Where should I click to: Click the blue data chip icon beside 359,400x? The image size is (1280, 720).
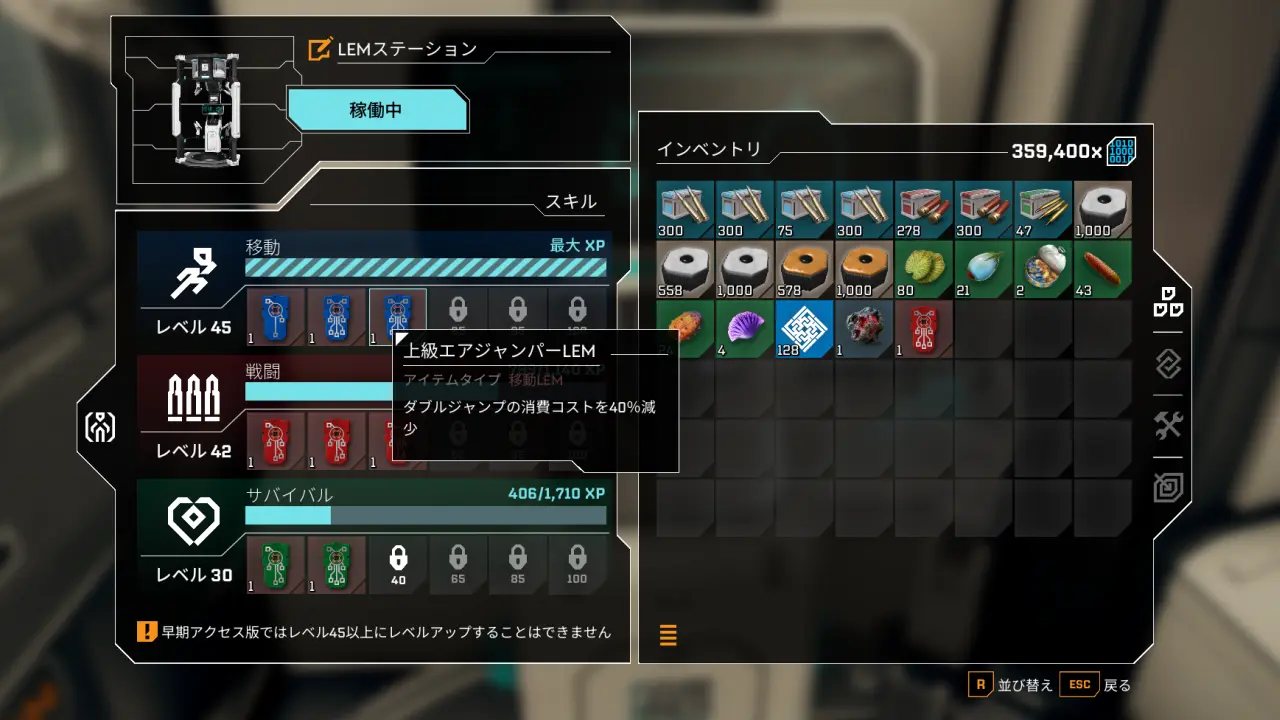point(1123,149)
